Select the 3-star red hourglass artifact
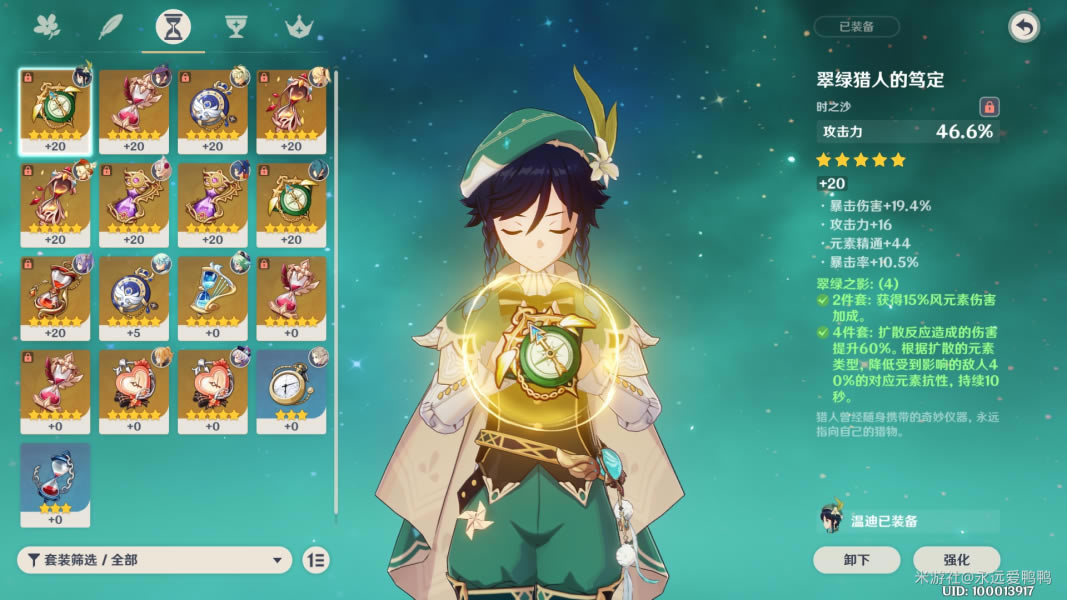1067x600 pixels. (x=55, y=484)
